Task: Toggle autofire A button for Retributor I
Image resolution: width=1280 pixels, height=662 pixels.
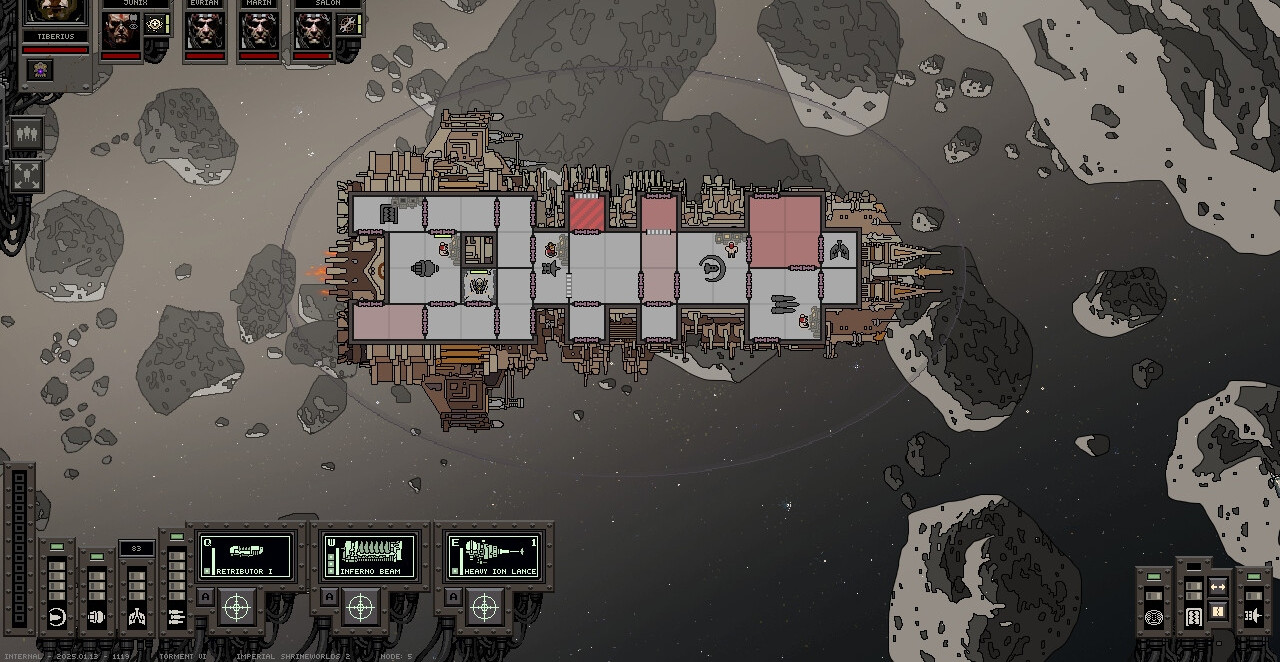Action: pos(205,597)
